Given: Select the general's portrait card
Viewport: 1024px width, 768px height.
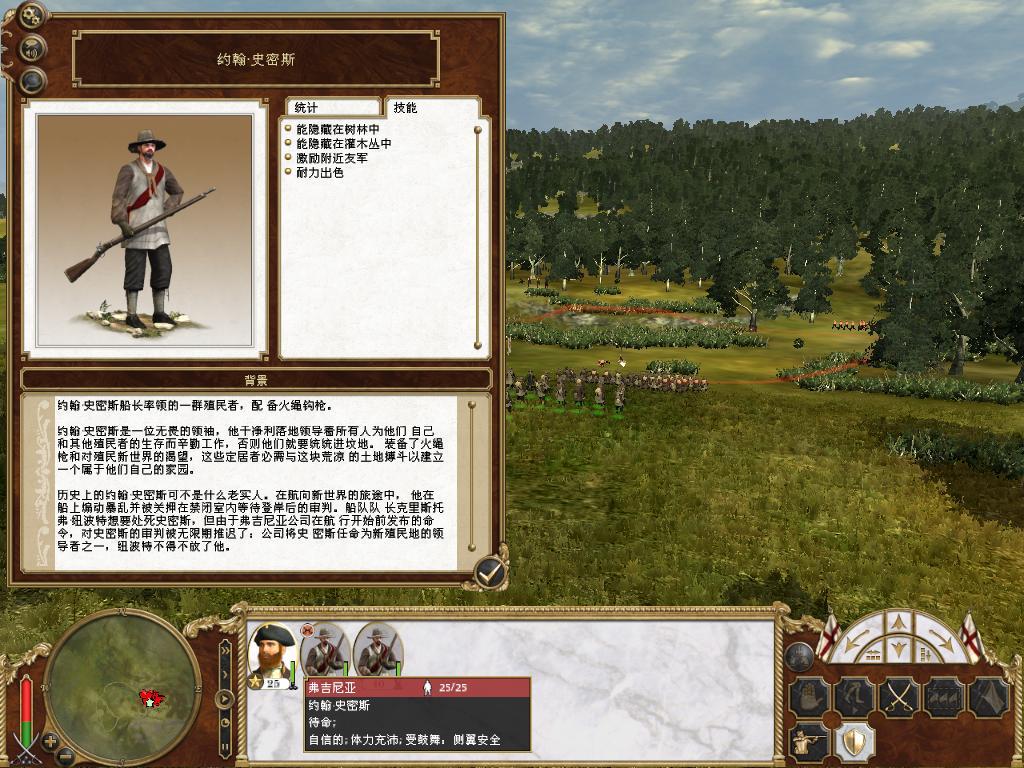Looking at the screenshot, I should coord(272,655).
